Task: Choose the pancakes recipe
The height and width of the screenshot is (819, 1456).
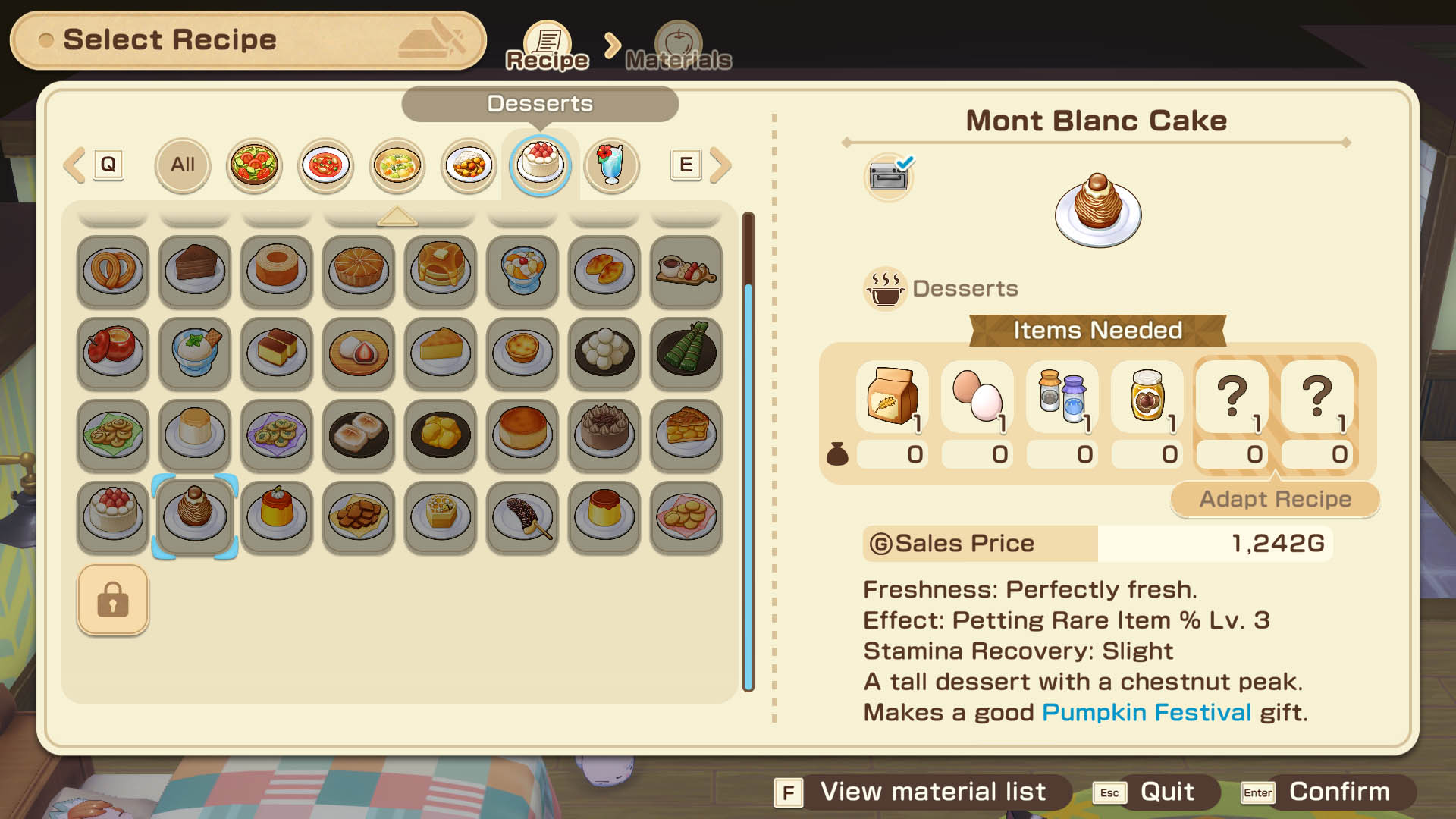Action: pyautogui.click(x=441, y=270)
